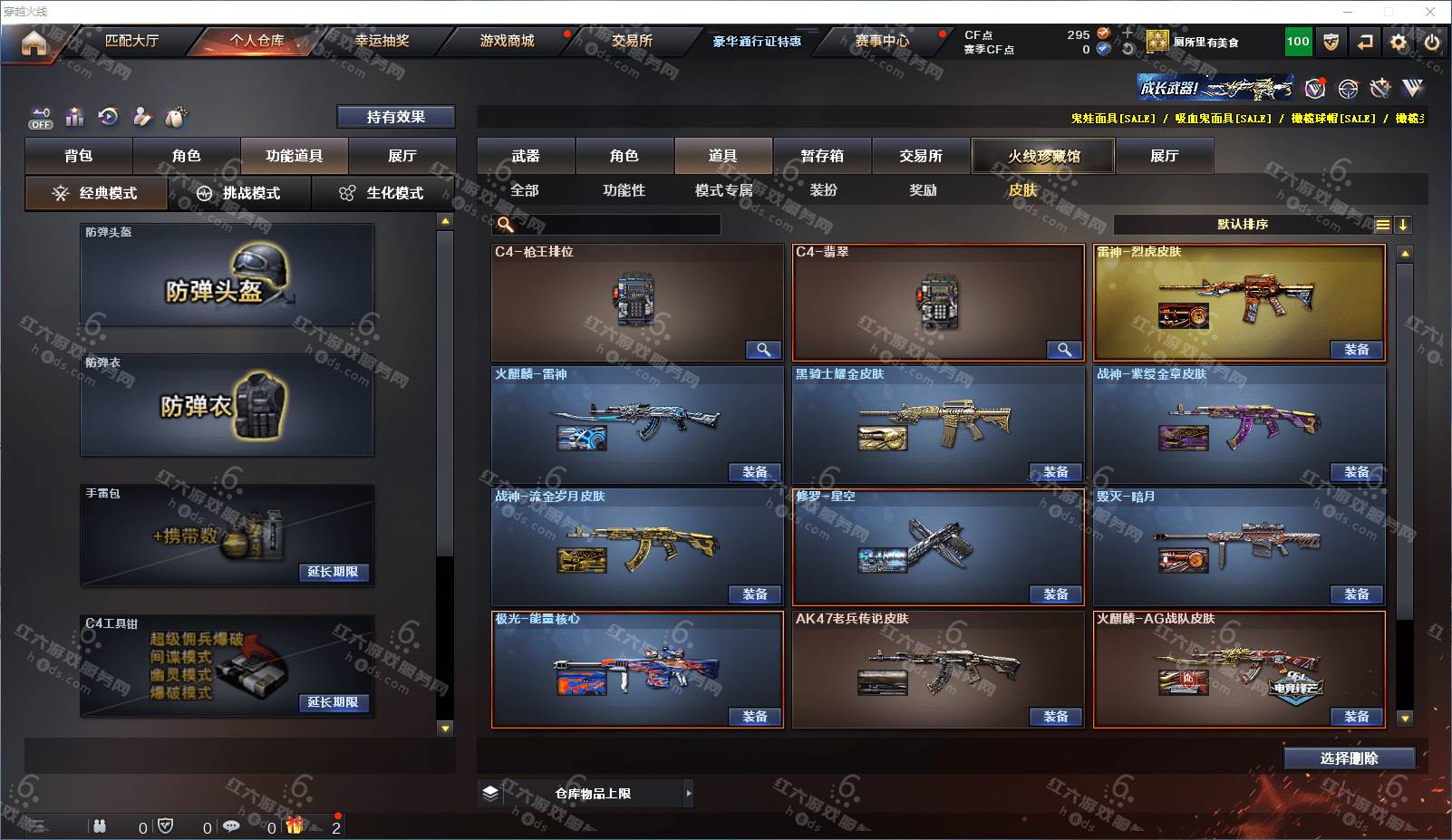This screenshot has width=1452, height=840.
Task: Open the 幸运抽奖 lucky draw page
Action: point(382,41)
